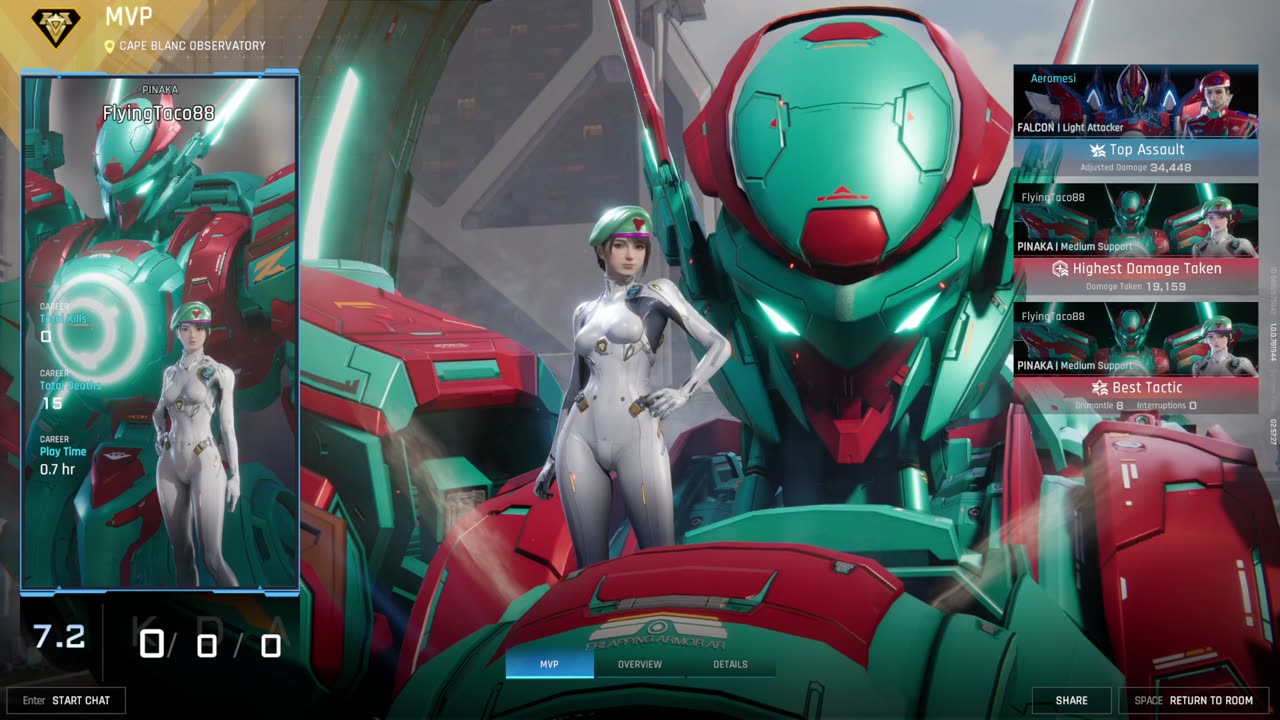View the Best Tactic award card
Image resolution: width=1280 pixels, height=720 pixels.
pyautogui.click(x=1136, y=357)
